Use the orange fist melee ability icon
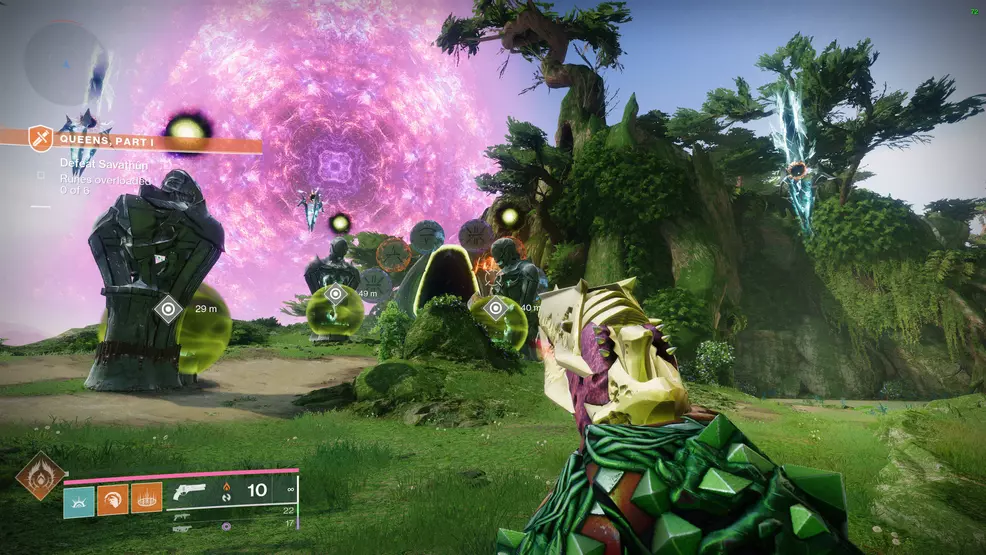This screenshot has height=555, width=986. pyautogui.click(x=112, y=500)
